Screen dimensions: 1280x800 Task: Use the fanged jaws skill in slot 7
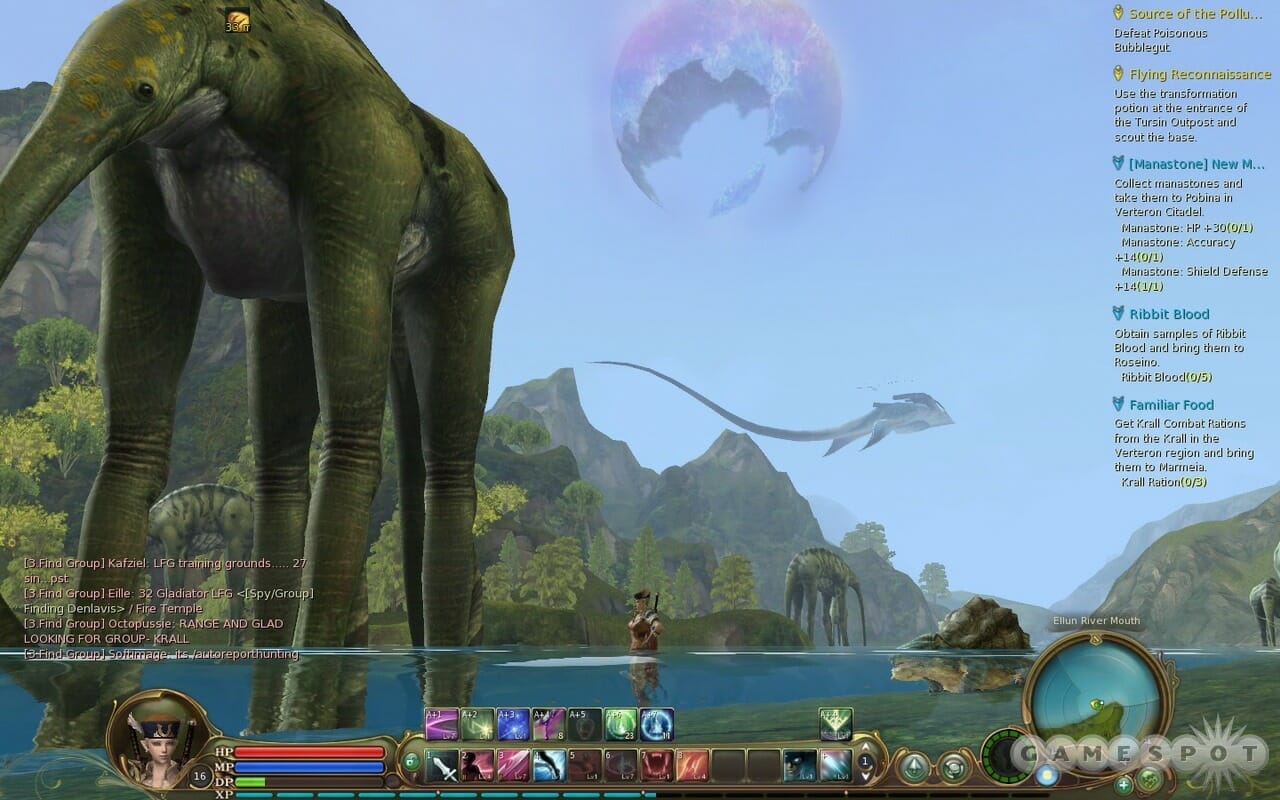coord(656,765)
